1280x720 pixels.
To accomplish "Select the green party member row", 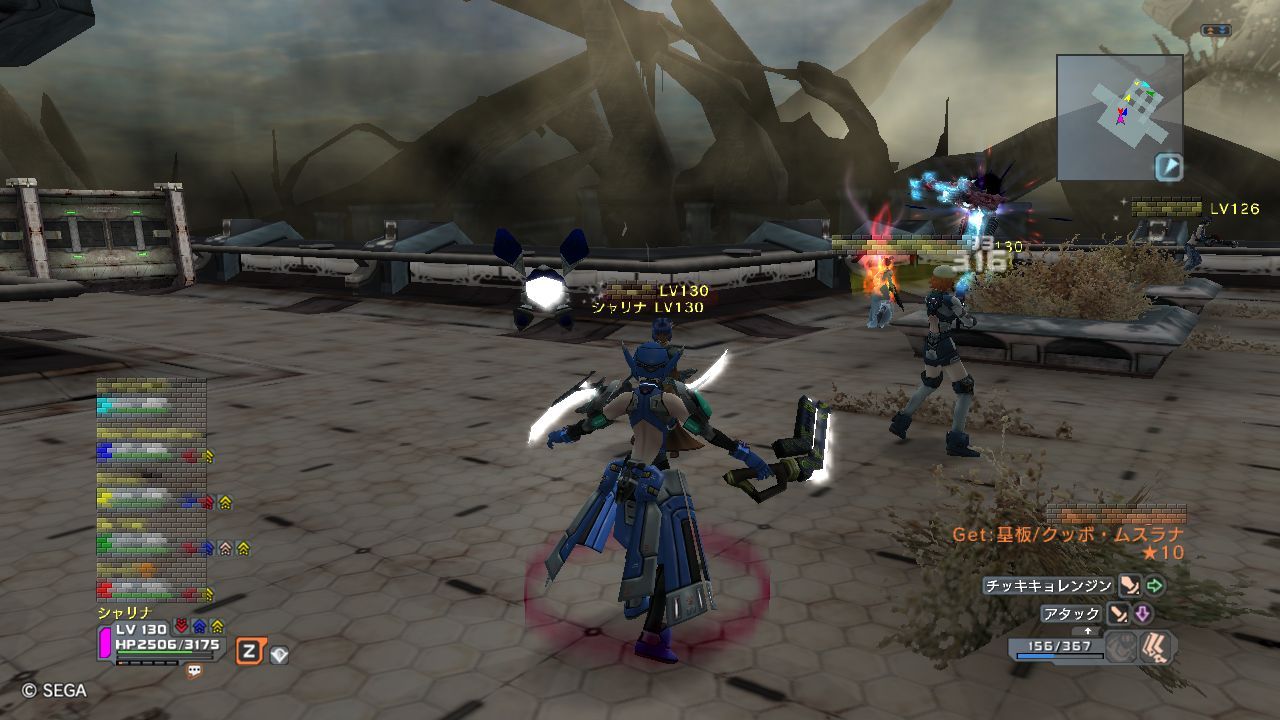I will [x=150, y=546].
